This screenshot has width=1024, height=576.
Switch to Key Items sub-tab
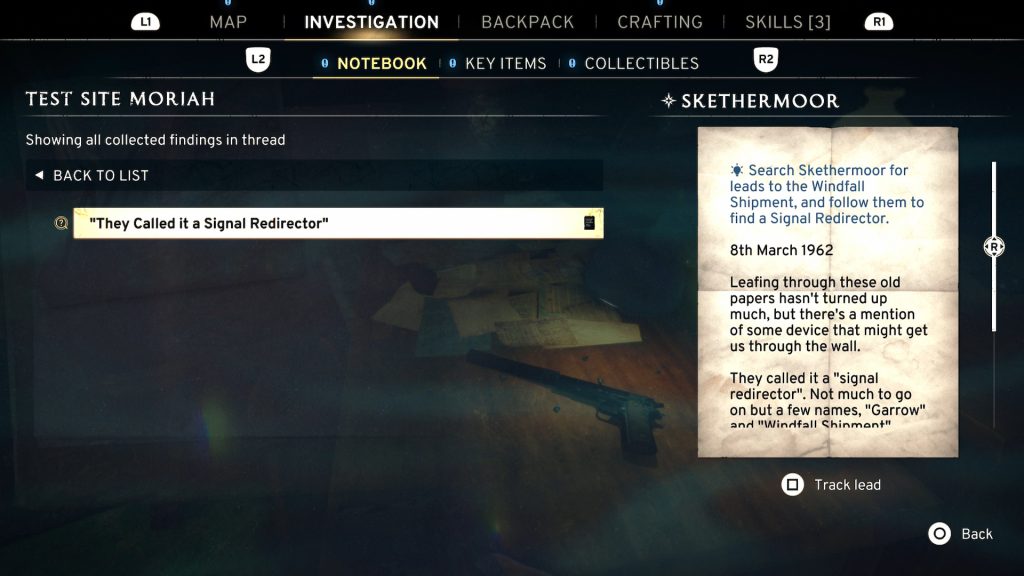point(505,63)
